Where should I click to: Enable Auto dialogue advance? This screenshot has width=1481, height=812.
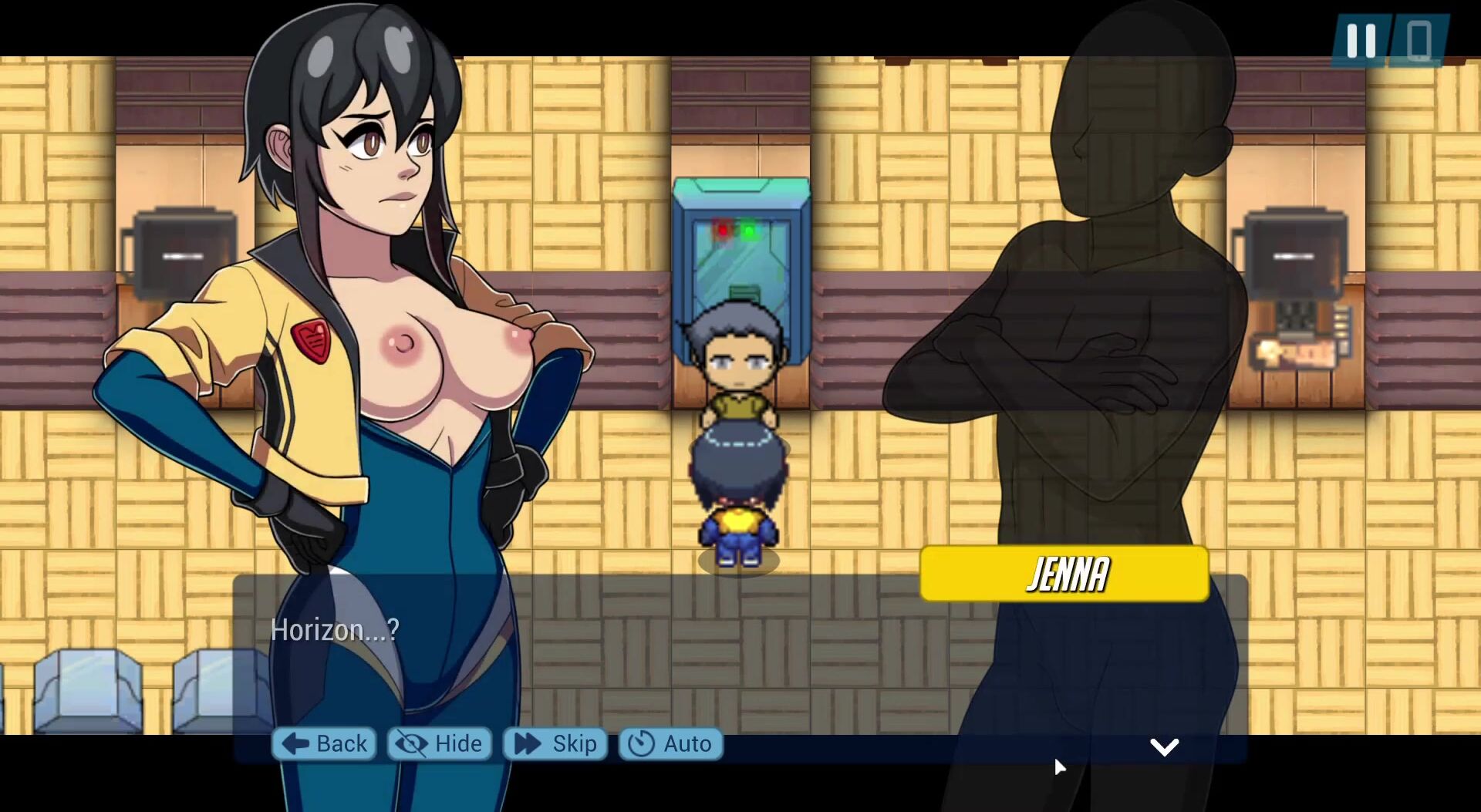pos(670,744)
